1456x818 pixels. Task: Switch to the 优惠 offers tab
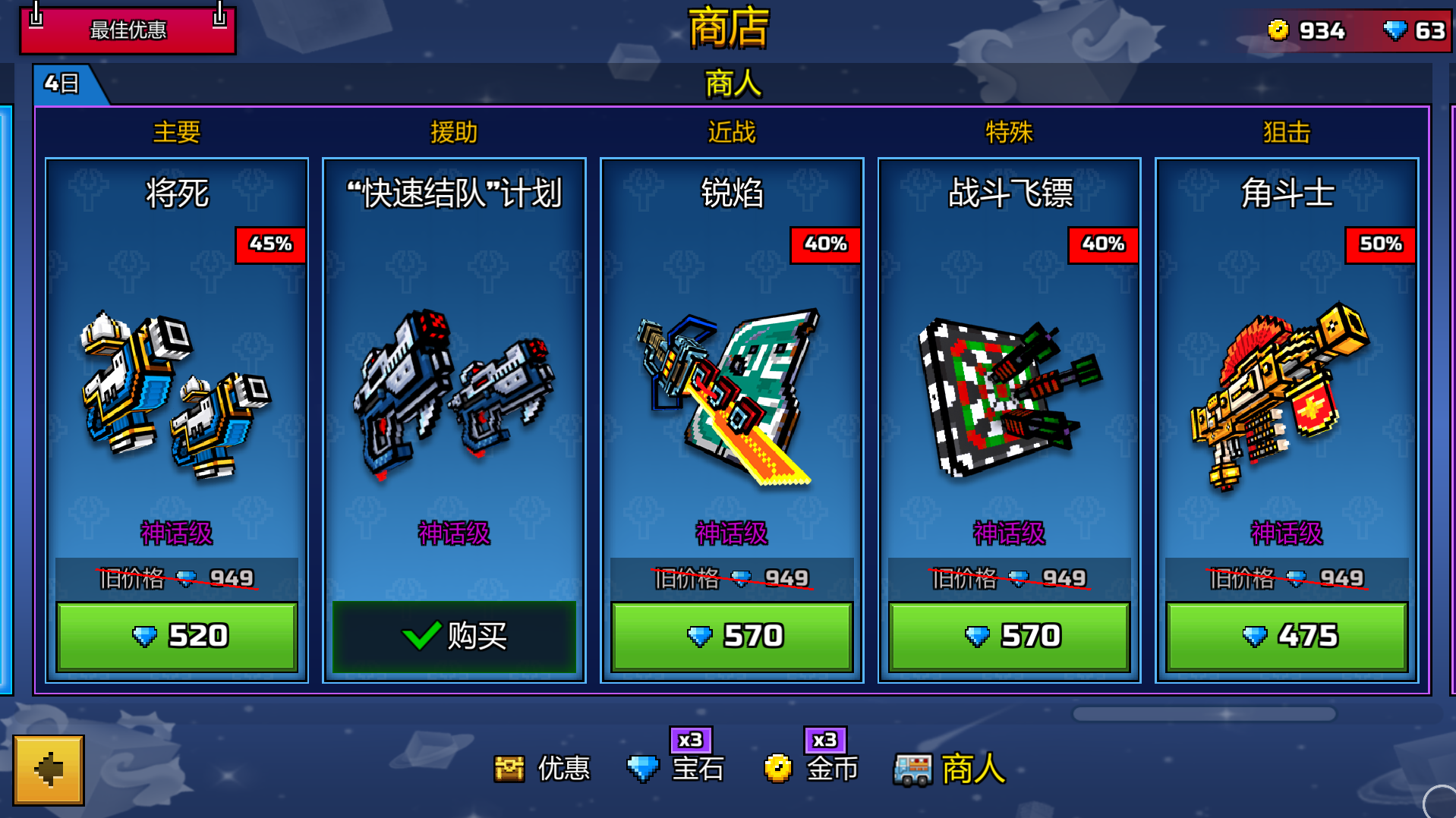click(x=542, y=769)
